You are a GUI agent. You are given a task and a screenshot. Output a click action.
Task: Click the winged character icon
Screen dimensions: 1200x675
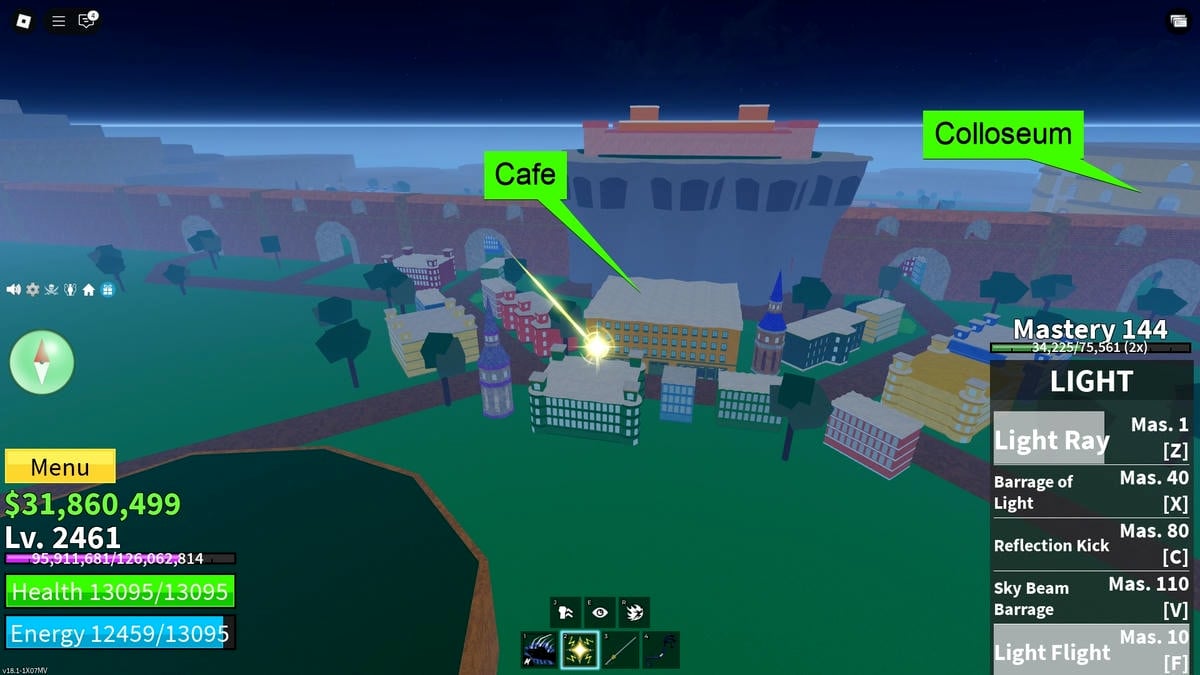[x=70, y=289]
